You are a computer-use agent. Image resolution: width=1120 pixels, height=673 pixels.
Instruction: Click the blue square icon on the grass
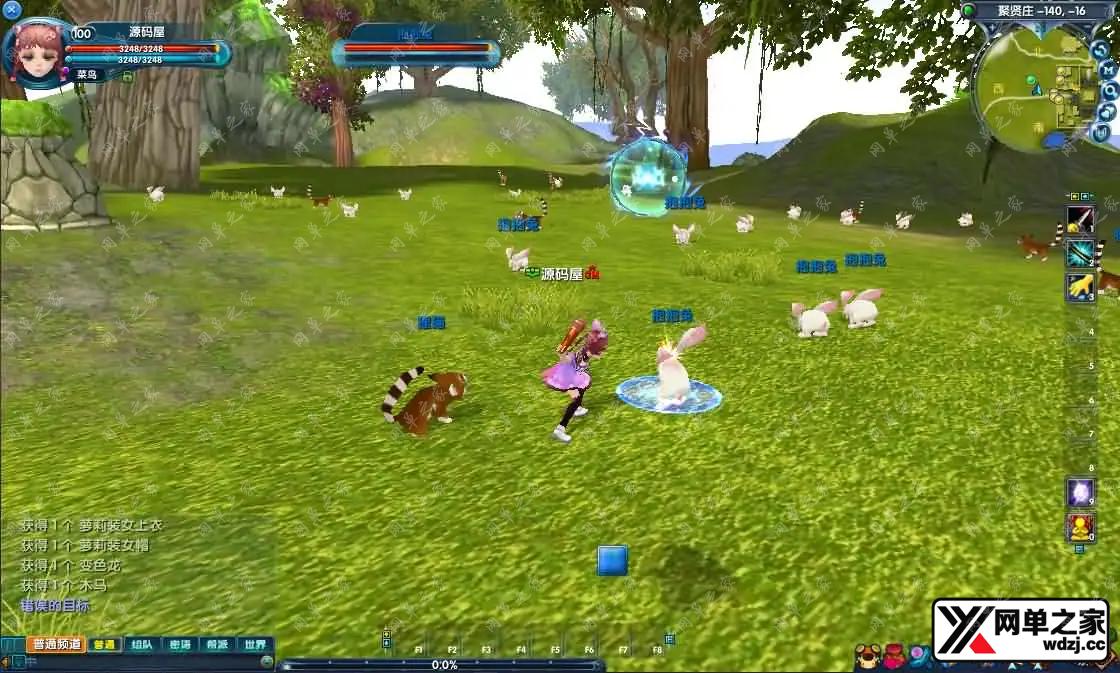[x=612, y=560]
